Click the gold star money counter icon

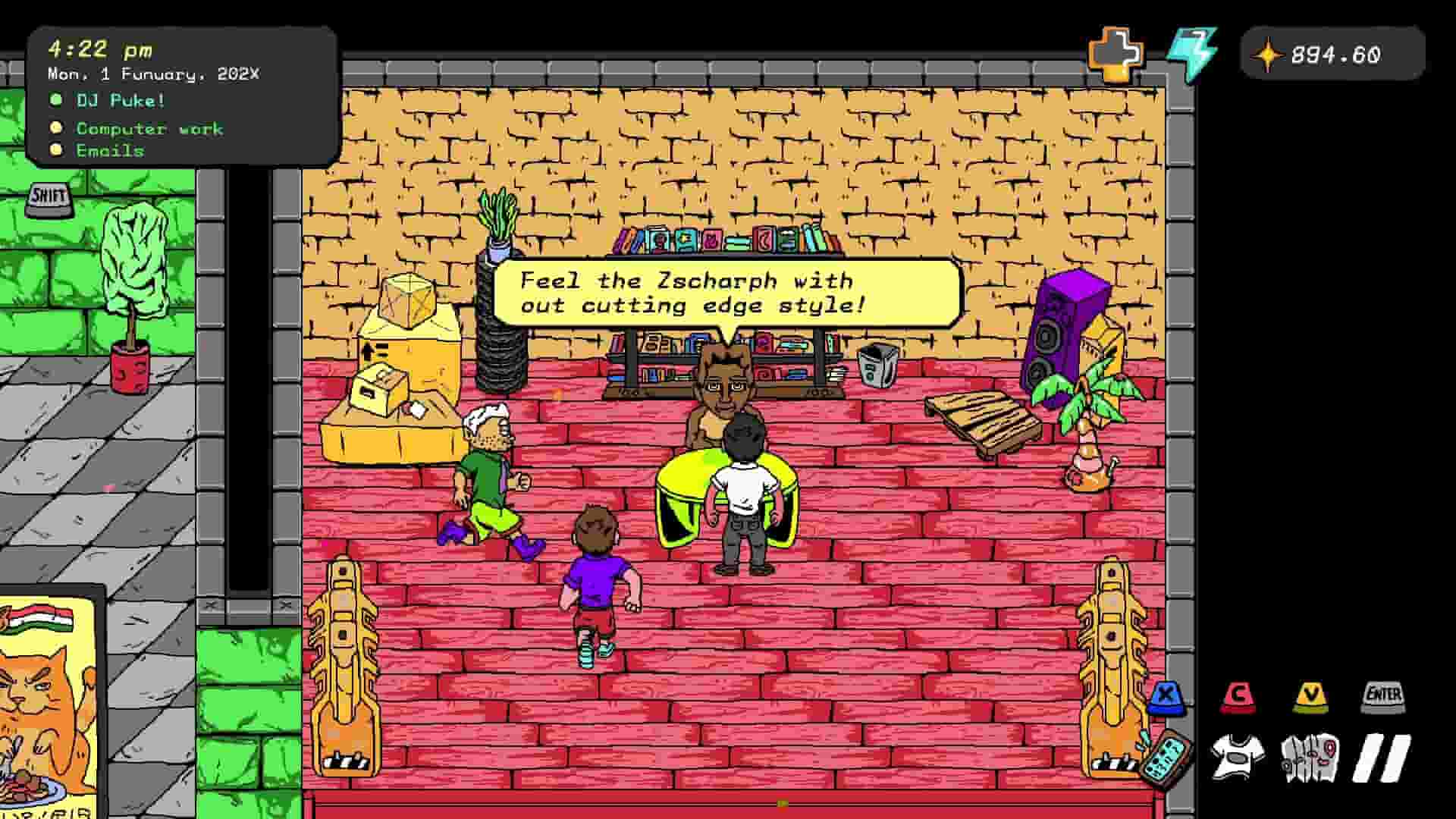click(x=1266, y=55)
